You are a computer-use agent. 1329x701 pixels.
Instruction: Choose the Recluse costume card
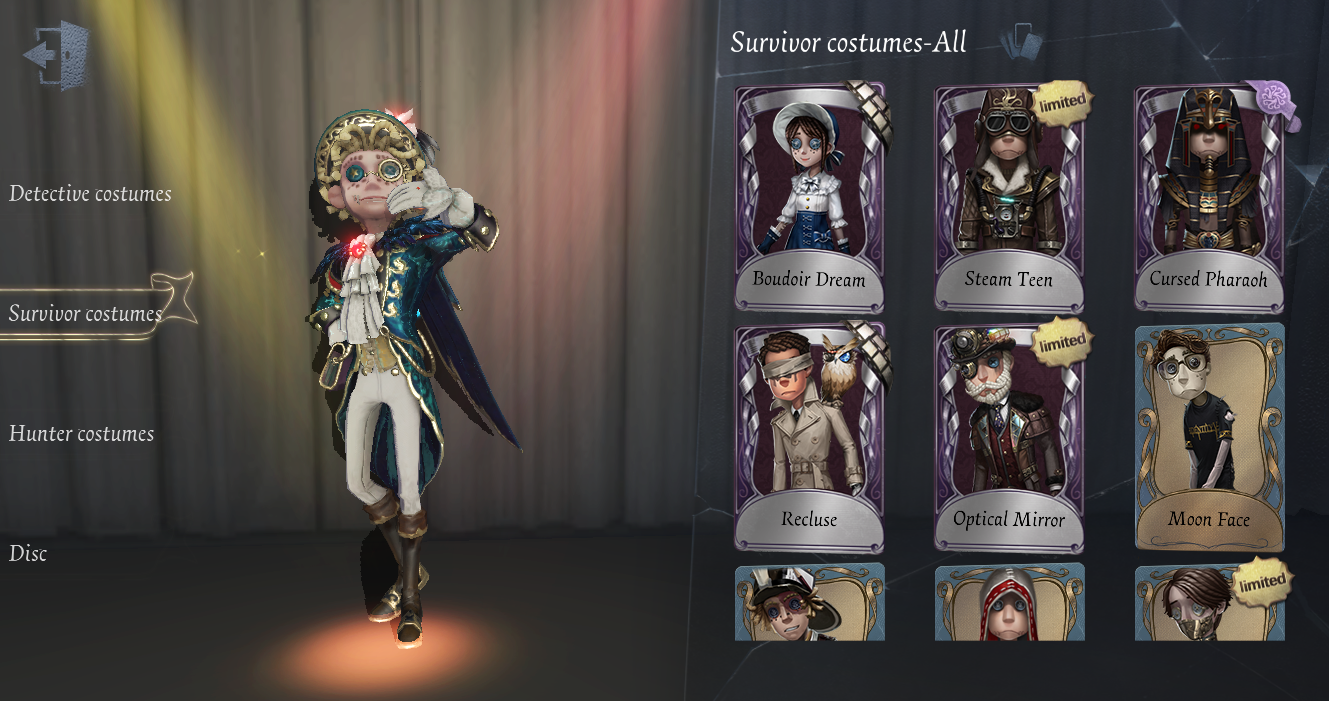pyautogui.click(x=809, y=437)
